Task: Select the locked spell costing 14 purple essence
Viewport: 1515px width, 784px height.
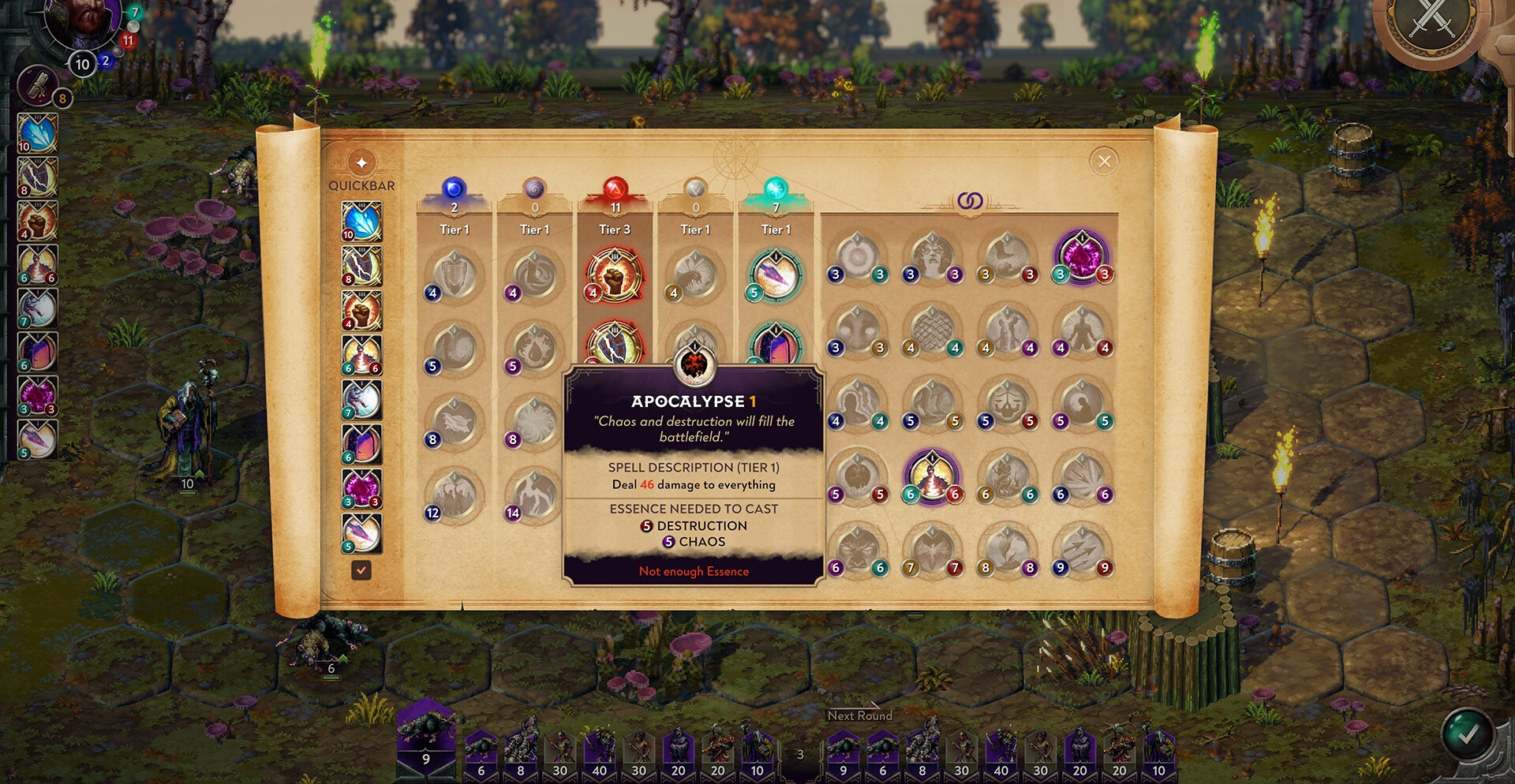Action: coord(534,495)
